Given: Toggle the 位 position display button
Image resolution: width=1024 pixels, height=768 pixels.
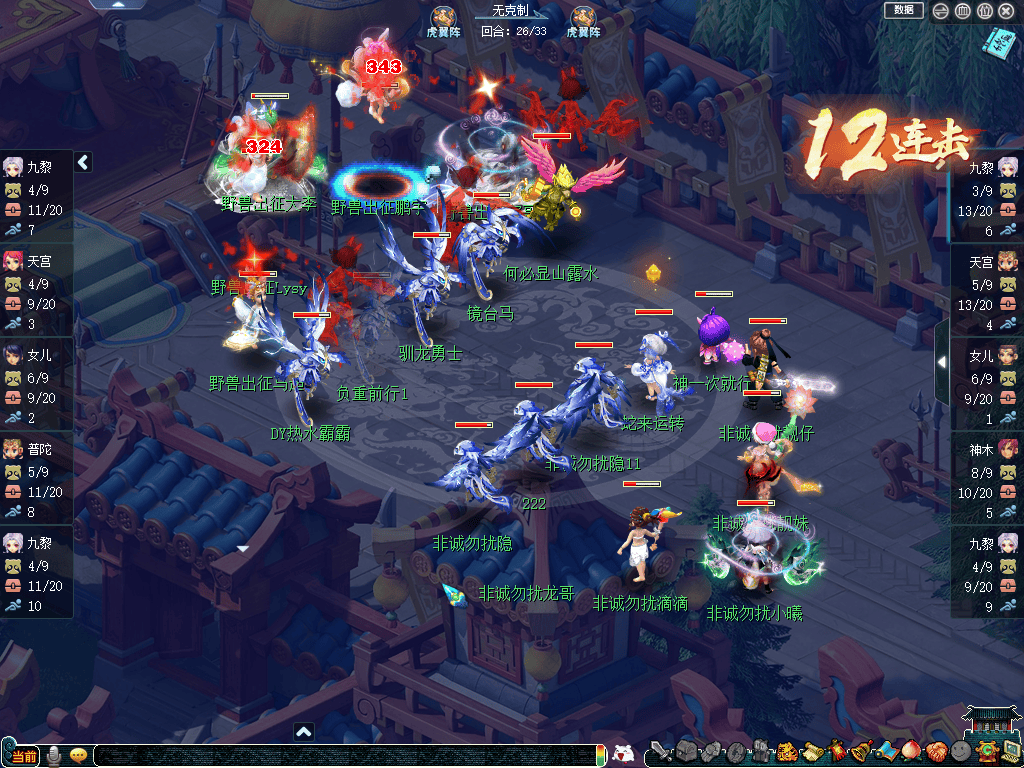Looking at the screenshot, I should [x=984, y=11].
